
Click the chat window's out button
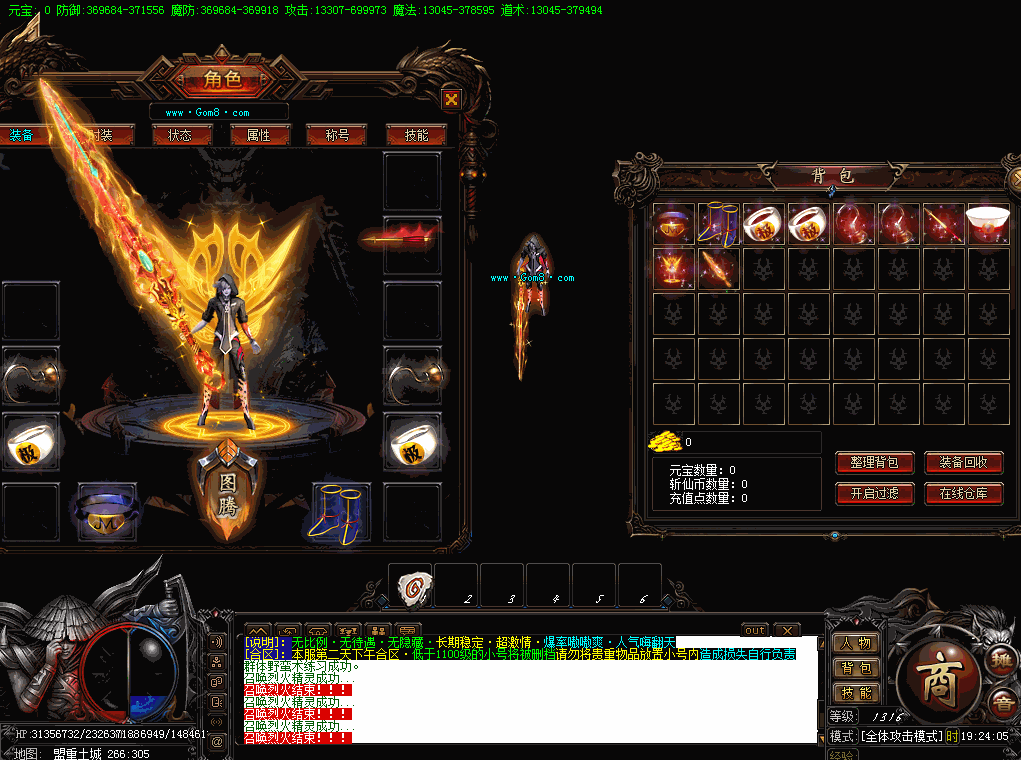[x=755, y=630]
